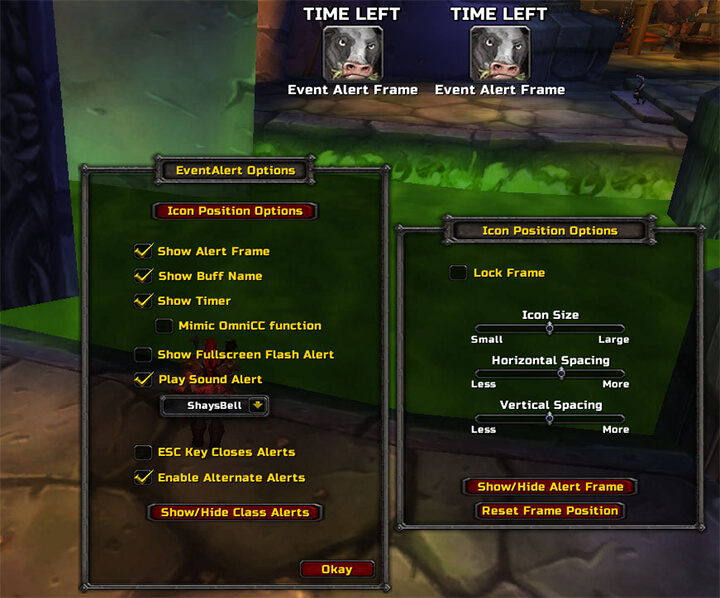The width and height of the screenshot is (720, 598).
Task: Toggle the Play Sound Alert checkbox
Action: tap(142, 379)
